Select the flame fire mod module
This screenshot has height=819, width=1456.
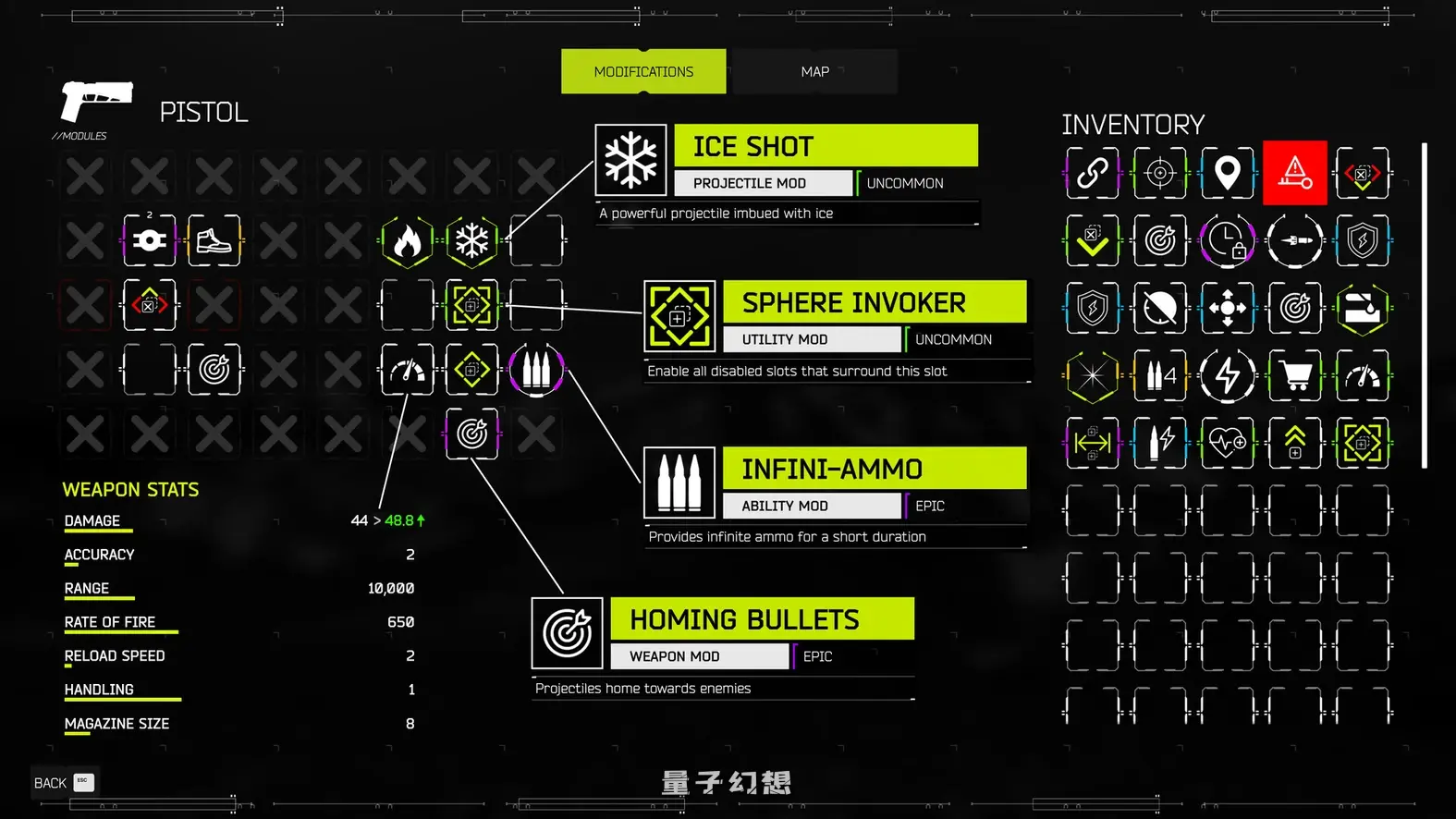(x=407, y=240)
